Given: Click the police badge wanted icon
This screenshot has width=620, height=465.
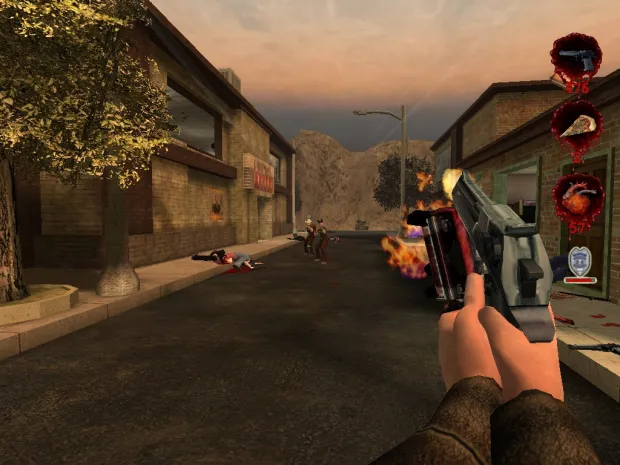Looking at the screenshot, I should 578,262.
